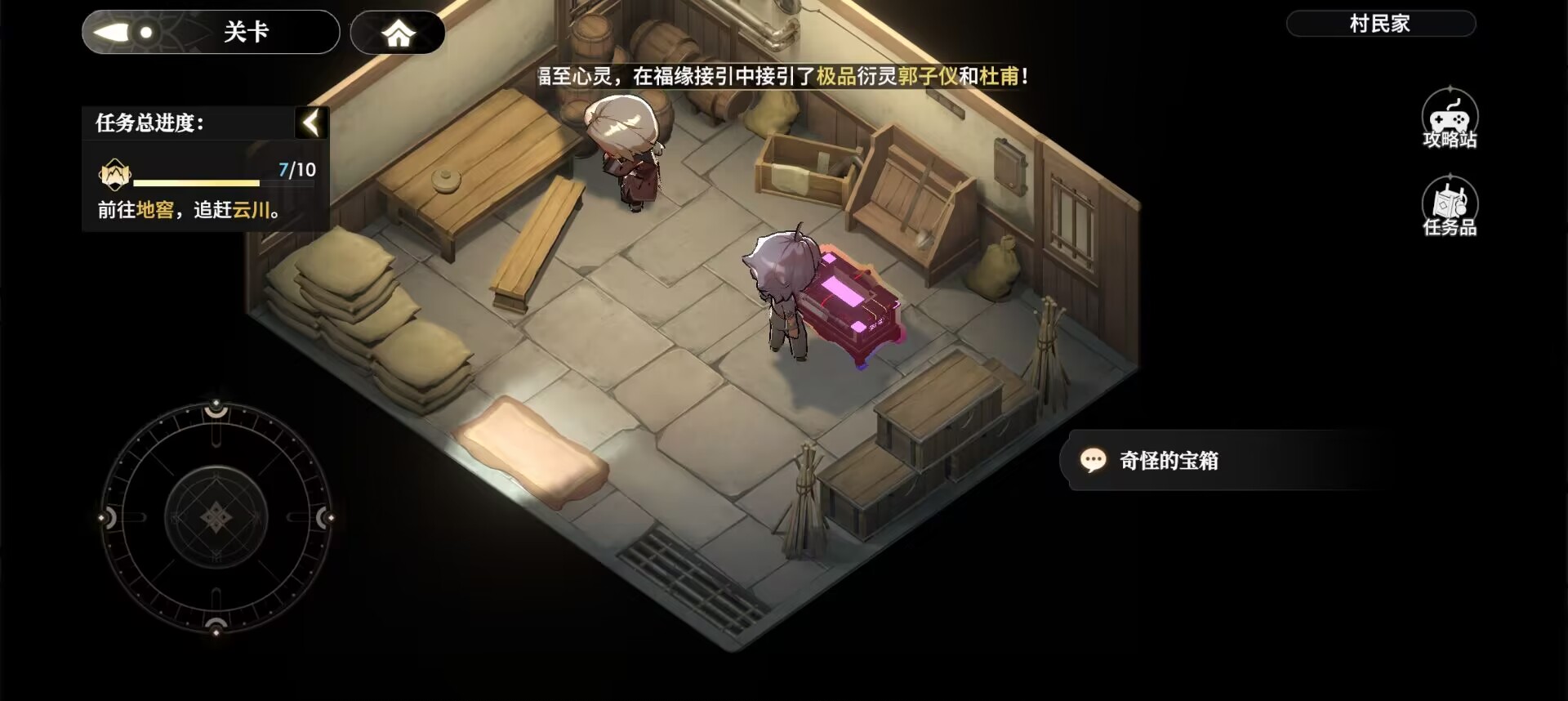1568x701 pixels.
Task: Open the 攻略站 gamepad icon
Action: [1451, 118]
